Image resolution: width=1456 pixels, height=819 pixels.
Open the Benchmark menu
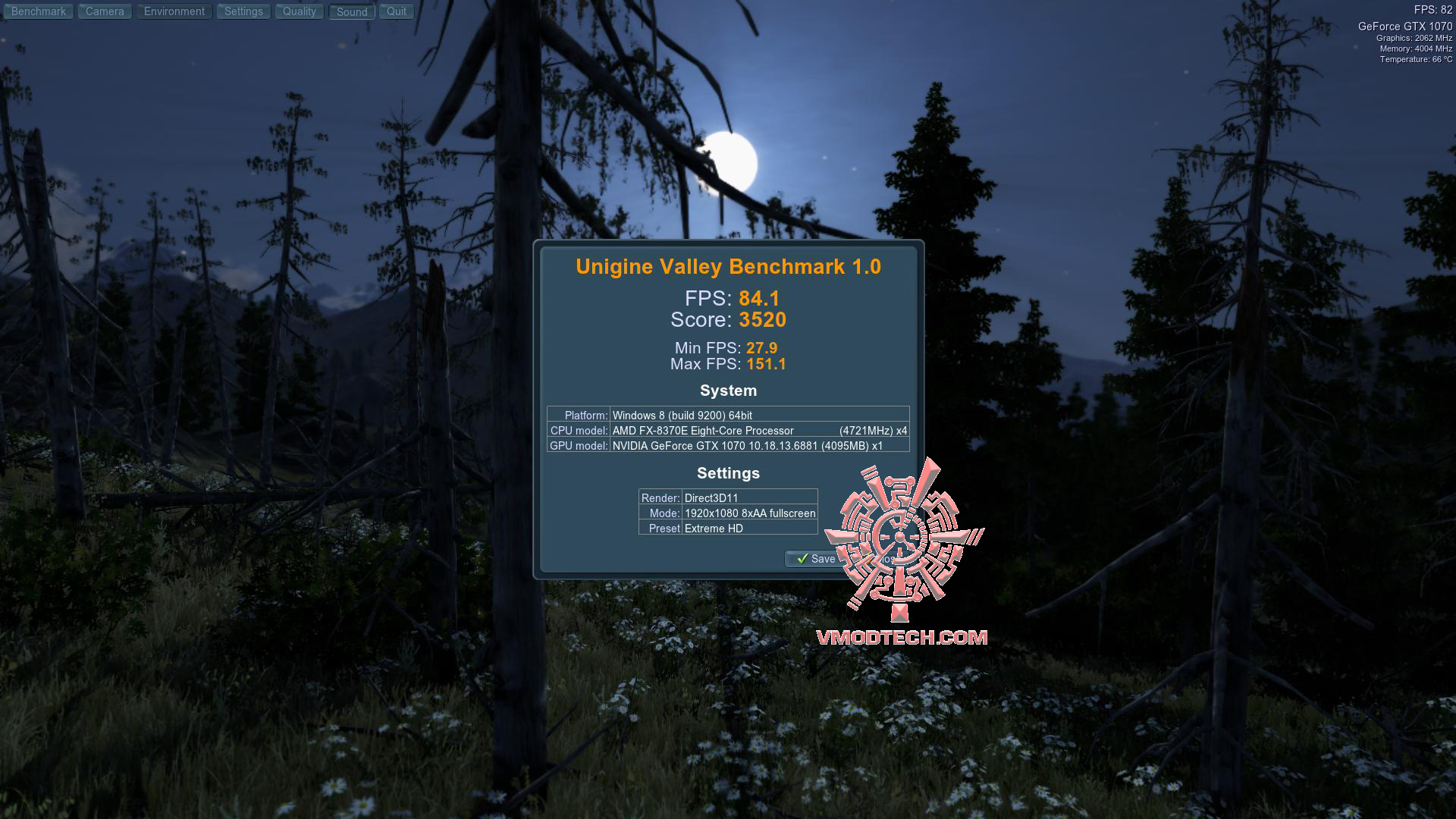click(38, 11)
